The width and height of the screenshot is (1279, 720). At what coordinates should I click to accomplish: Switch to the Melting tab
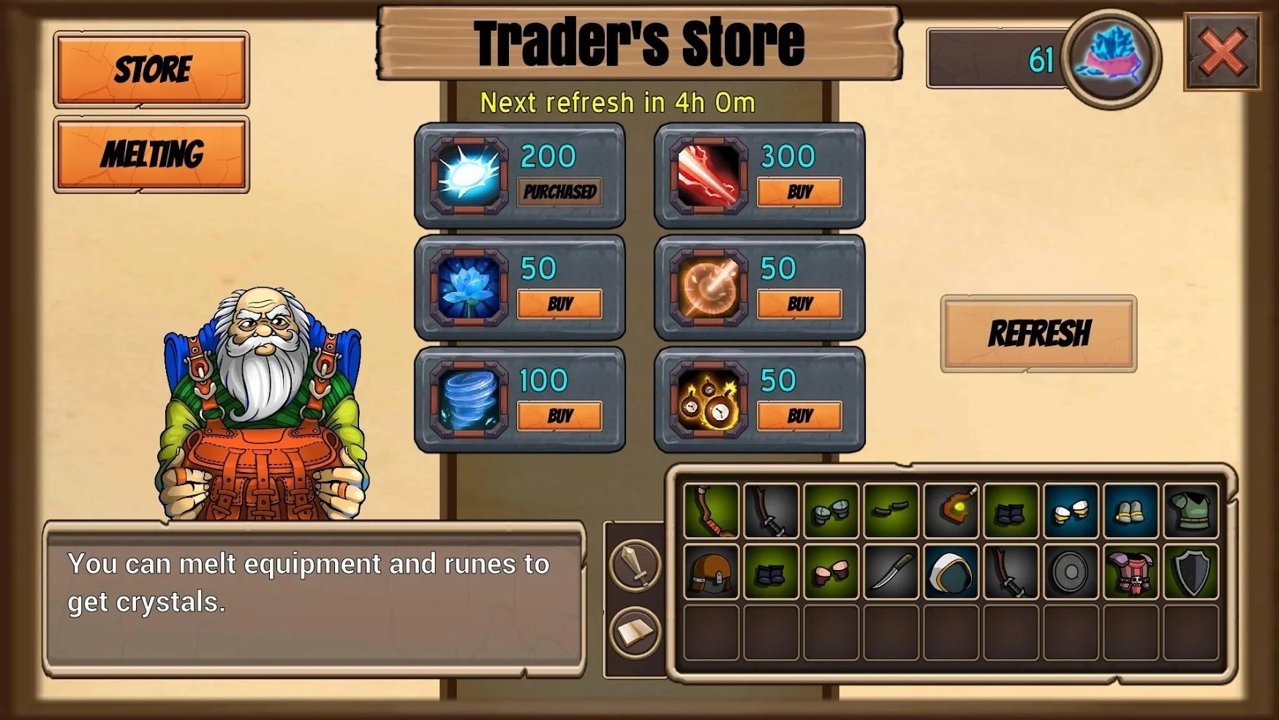point(151,154)
